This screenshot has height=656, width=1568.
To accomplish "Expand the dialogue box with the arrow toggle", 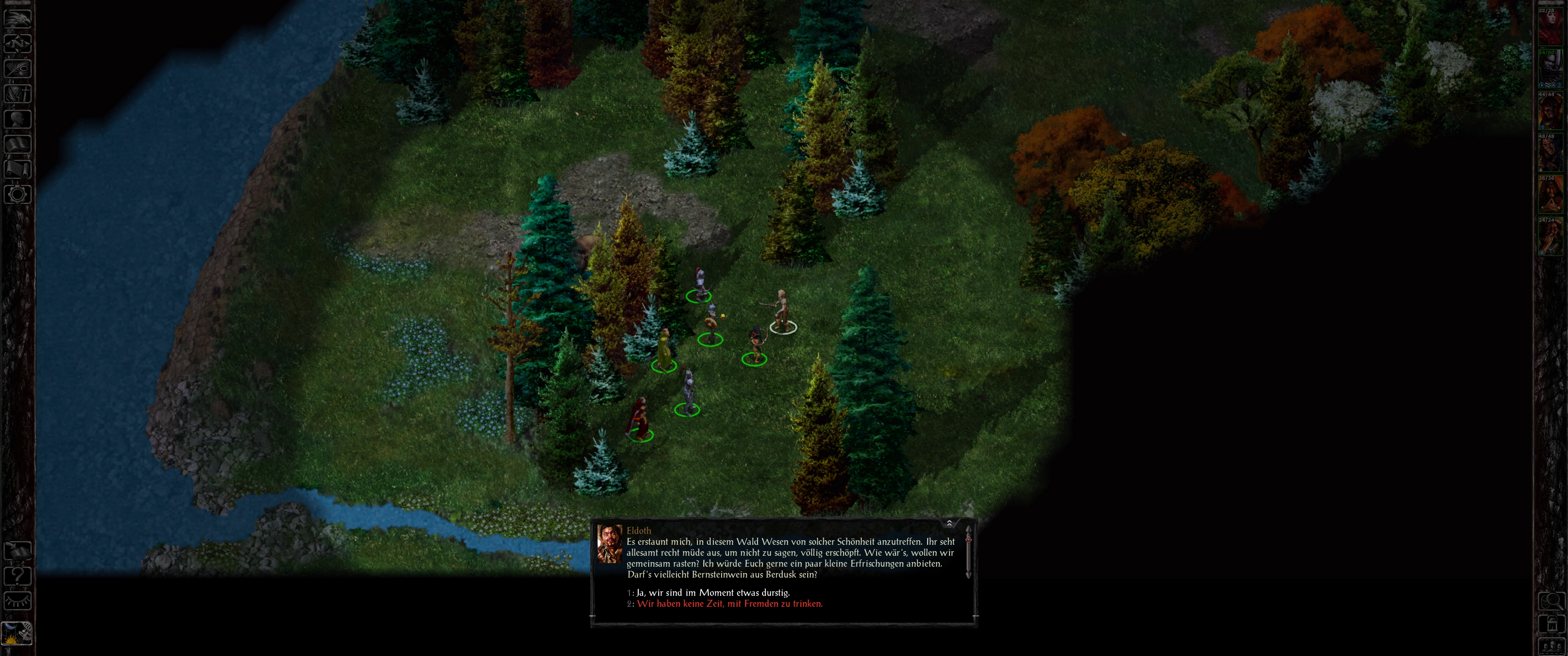I will pyautogui.click(x=949, y=523).
